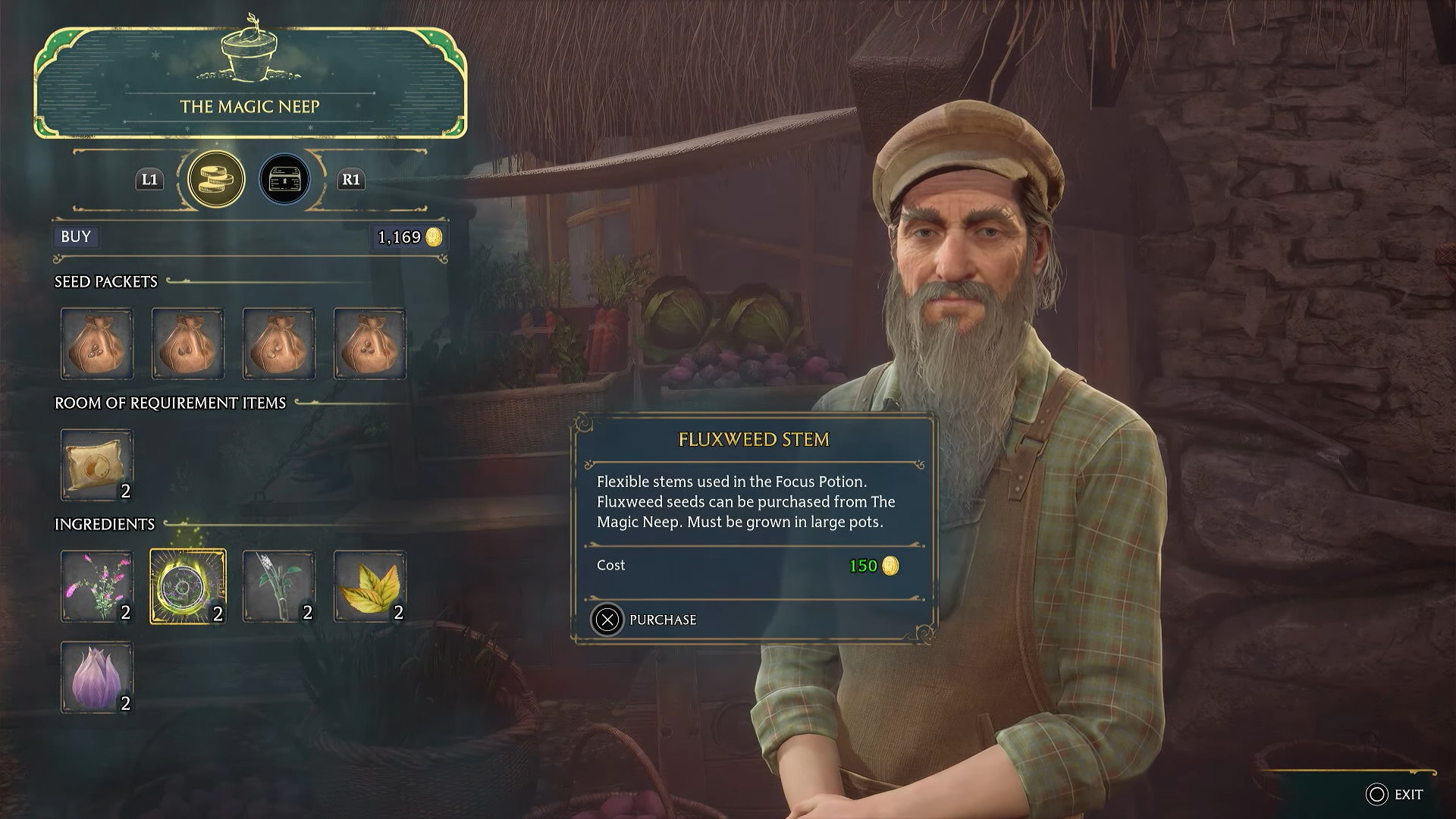Select the first seed packet for purchase
Screen dimensions: 1456x819
tap(97, 344)
